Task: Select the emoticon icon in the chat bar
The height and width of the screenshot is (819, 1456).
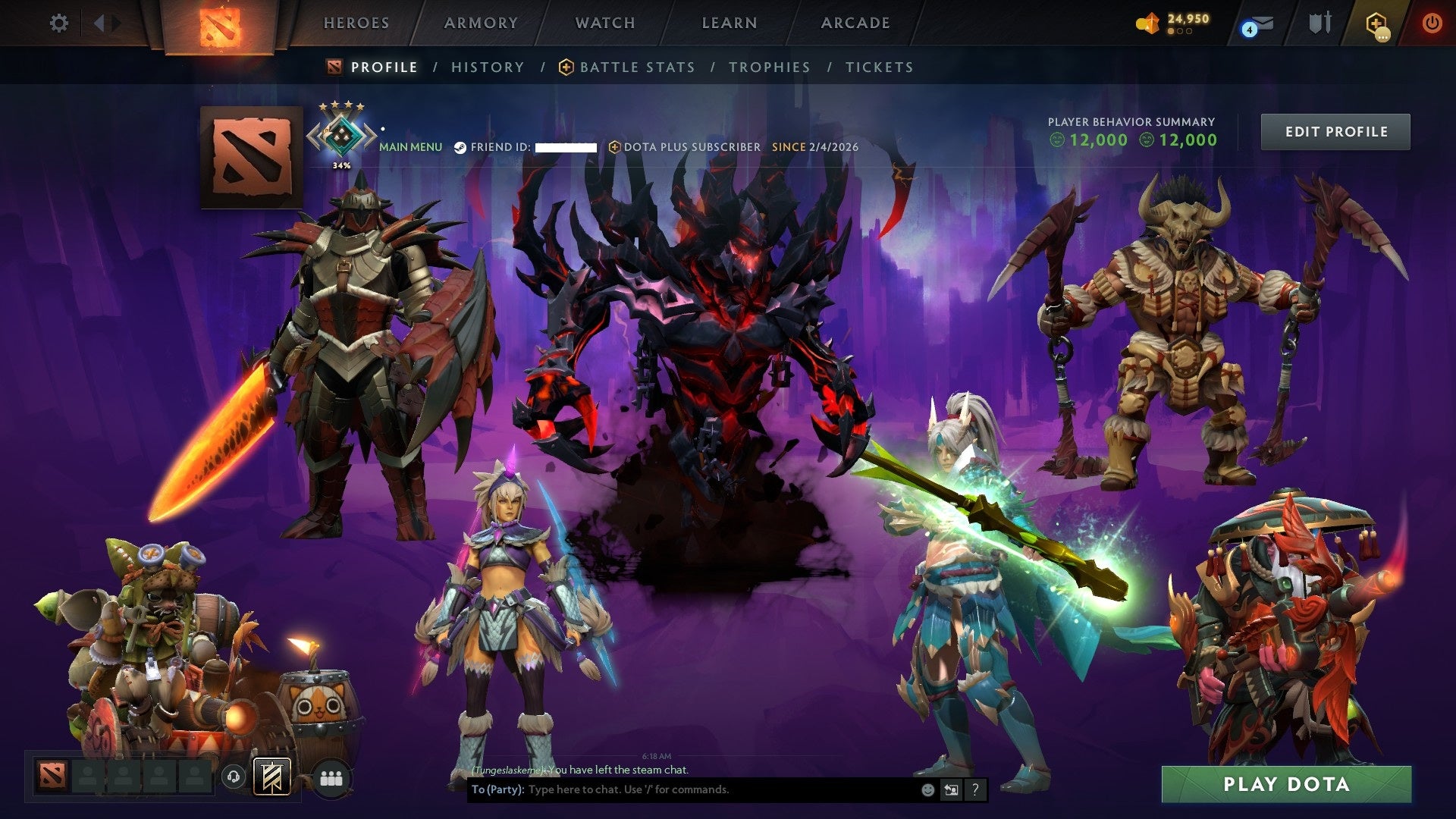Action: click(x=927, y=789)
